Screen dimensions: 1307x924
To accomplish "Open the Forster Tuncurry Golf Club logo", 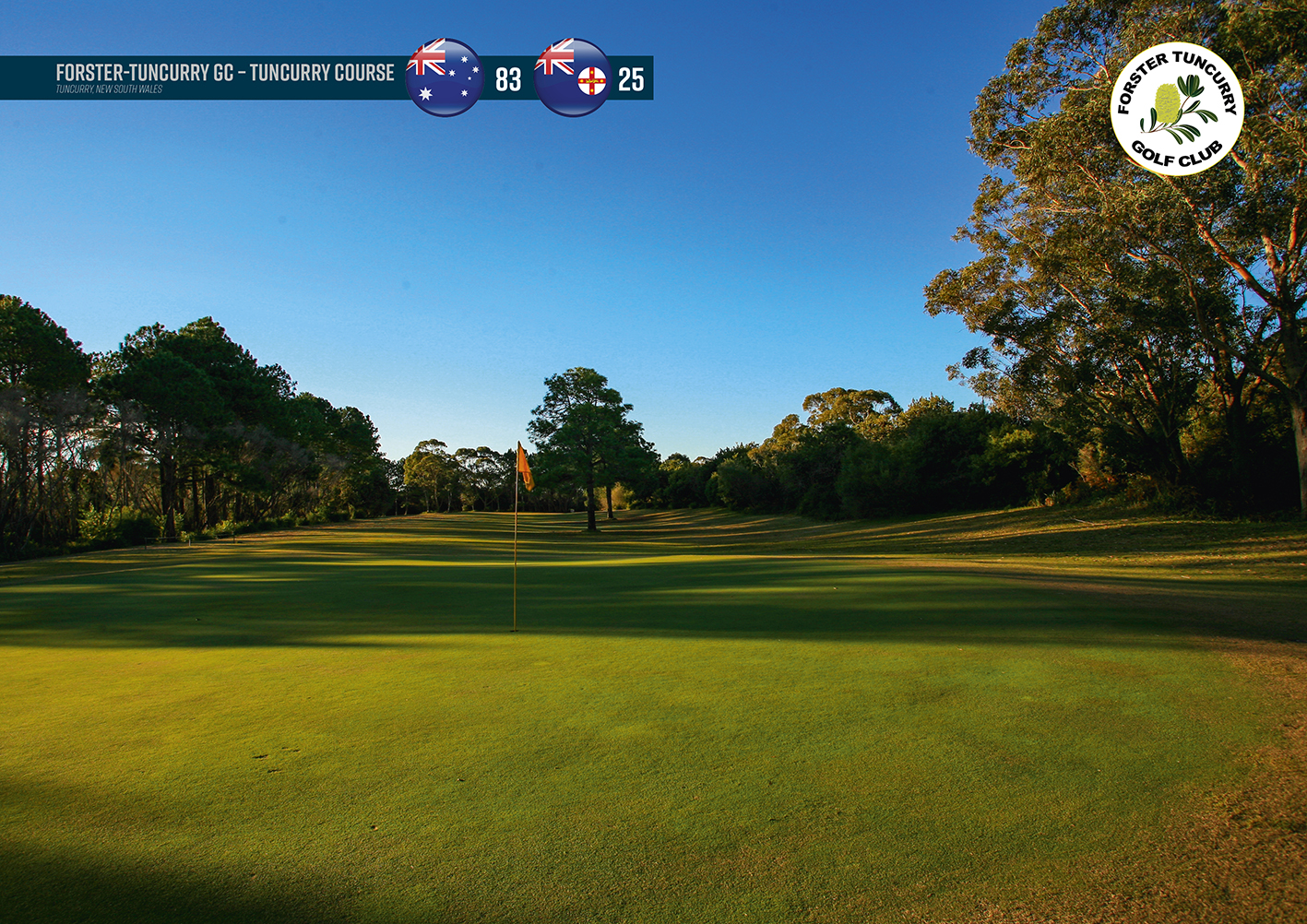I will click(1176, 109).
